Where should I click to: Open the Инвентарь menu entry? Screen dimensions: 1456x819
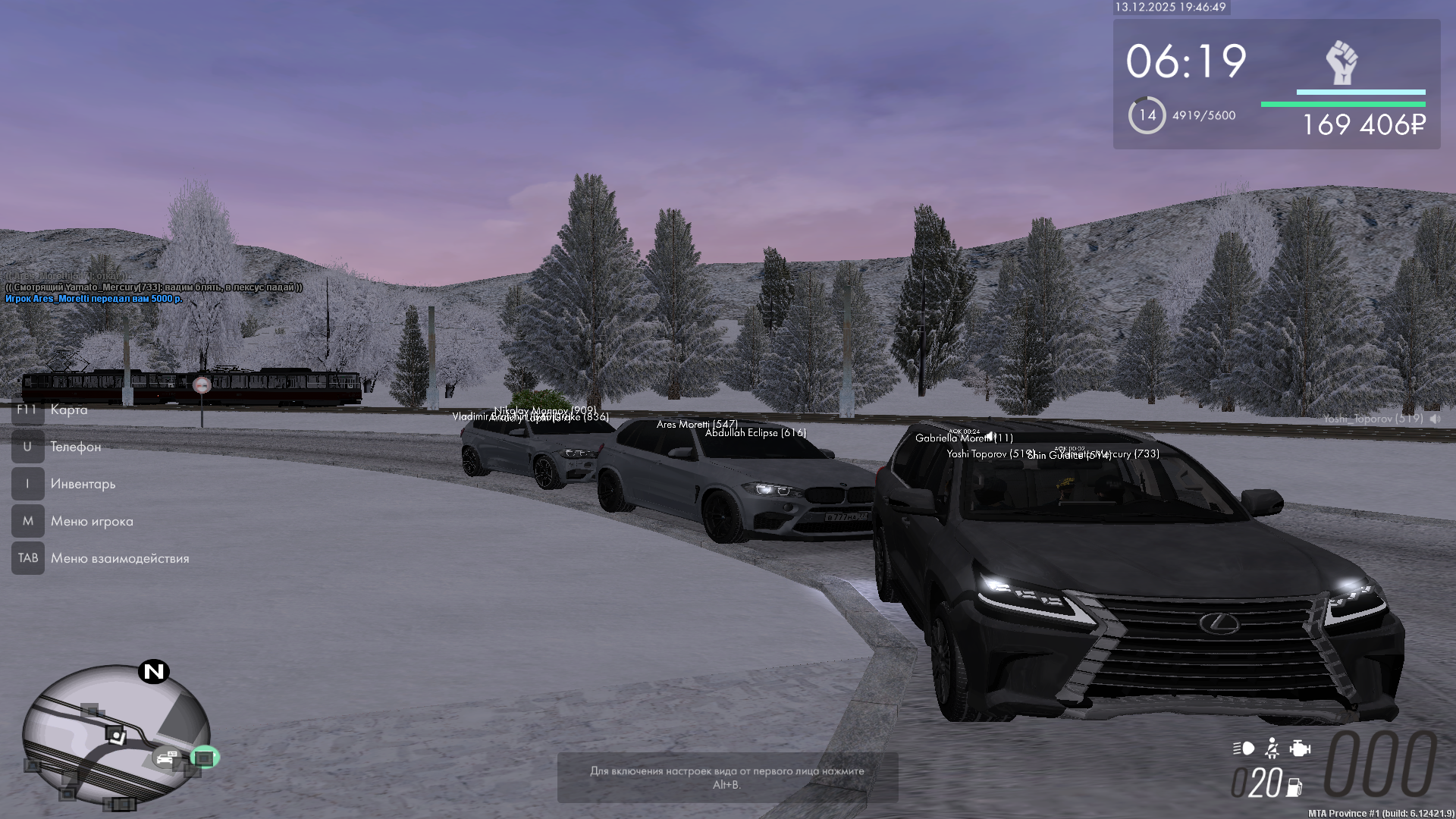coord(83,484)
